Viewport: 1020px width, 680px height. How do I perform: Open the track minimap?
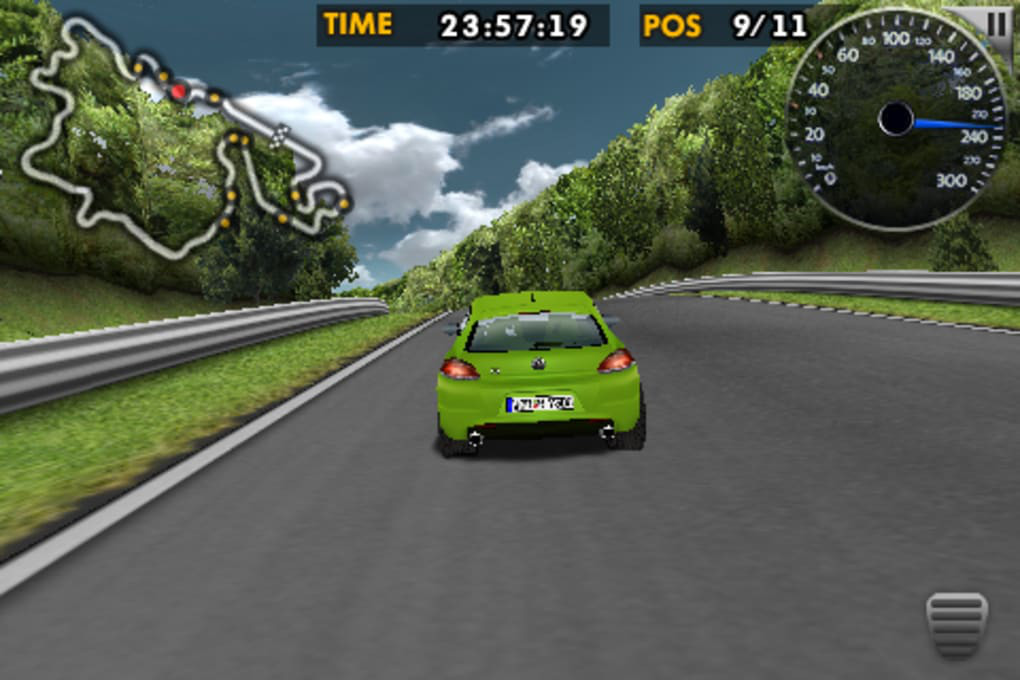click(185, 140)
